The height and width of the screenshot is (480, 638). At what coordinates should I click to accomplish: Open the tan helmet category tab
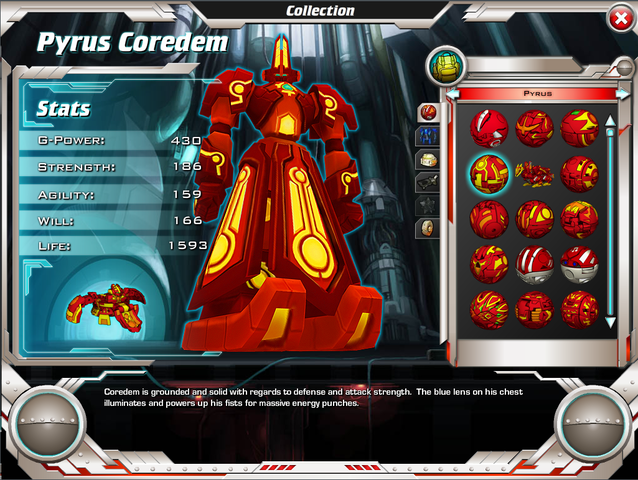pyautogui.click(x=427, y=159)
